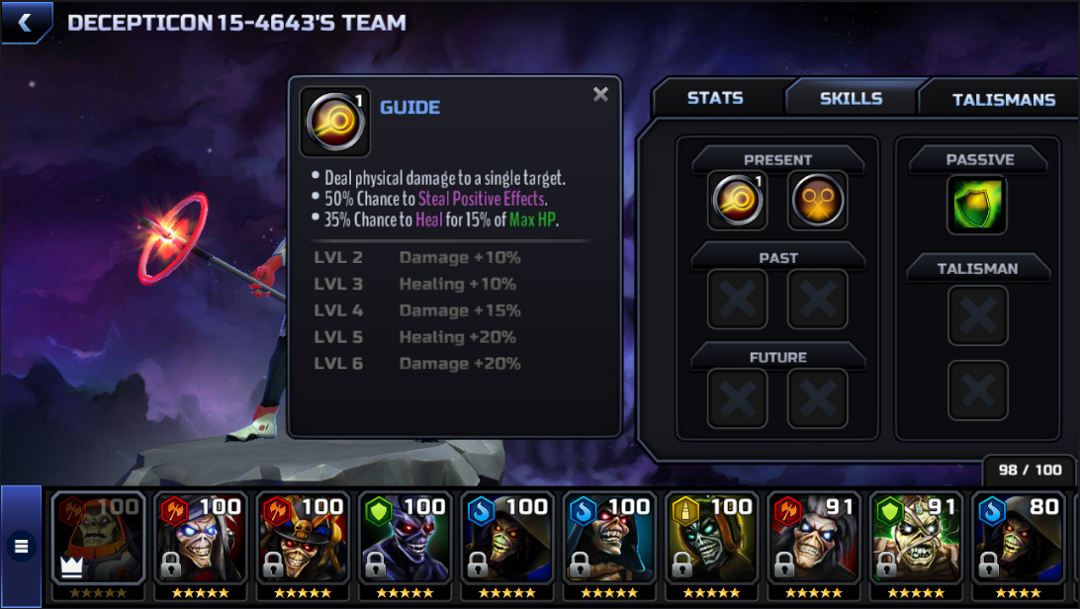1080x609 pixels.
Task: Select the Guide skill icon under Present
Action: point(738,201)
